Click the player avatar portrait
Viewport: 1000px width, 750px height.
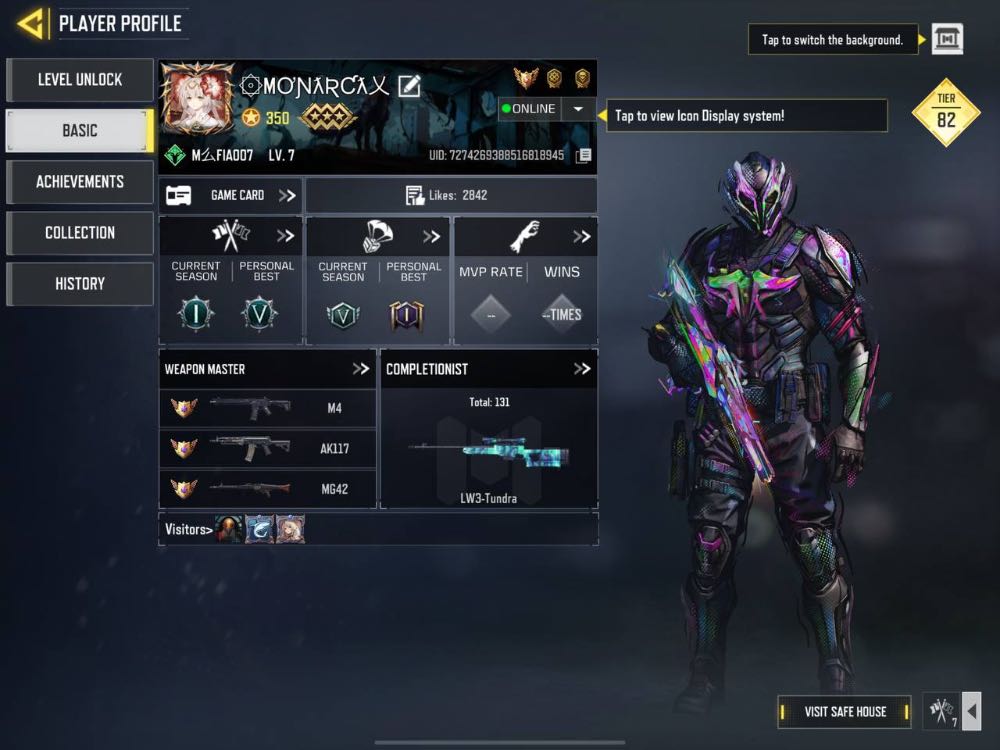click(197, 102)
